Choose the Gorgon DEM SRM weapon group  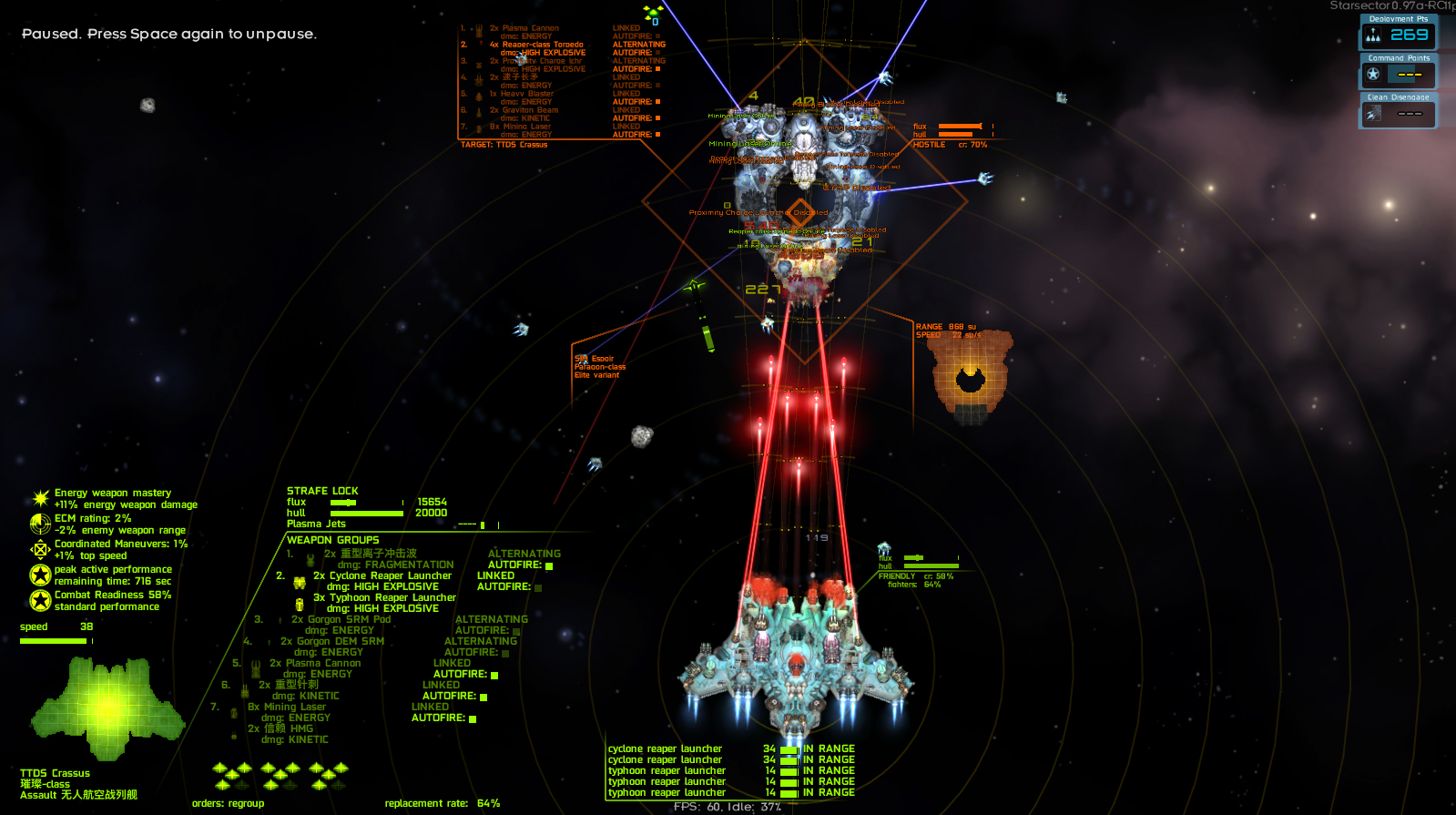click(x=331, y=641)
